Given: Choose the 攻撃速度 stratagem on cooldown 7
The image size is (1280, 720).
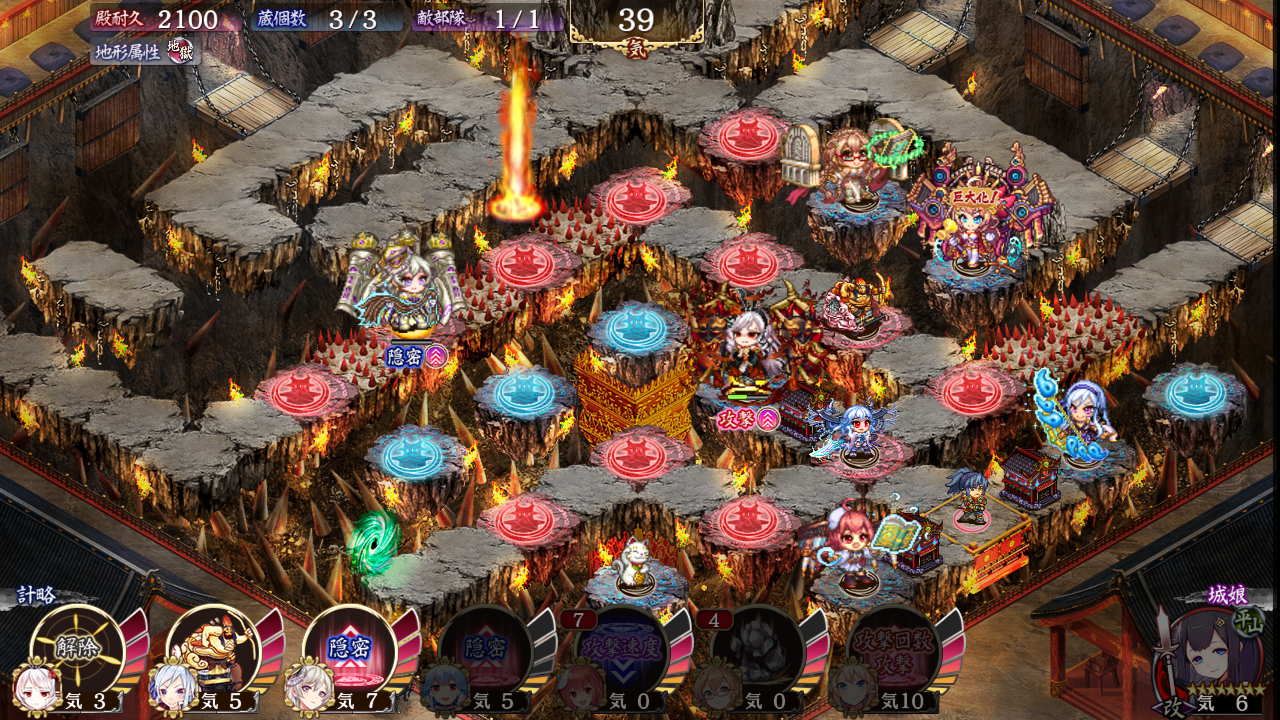Looking at the screenshot, I should coord(621,650).
